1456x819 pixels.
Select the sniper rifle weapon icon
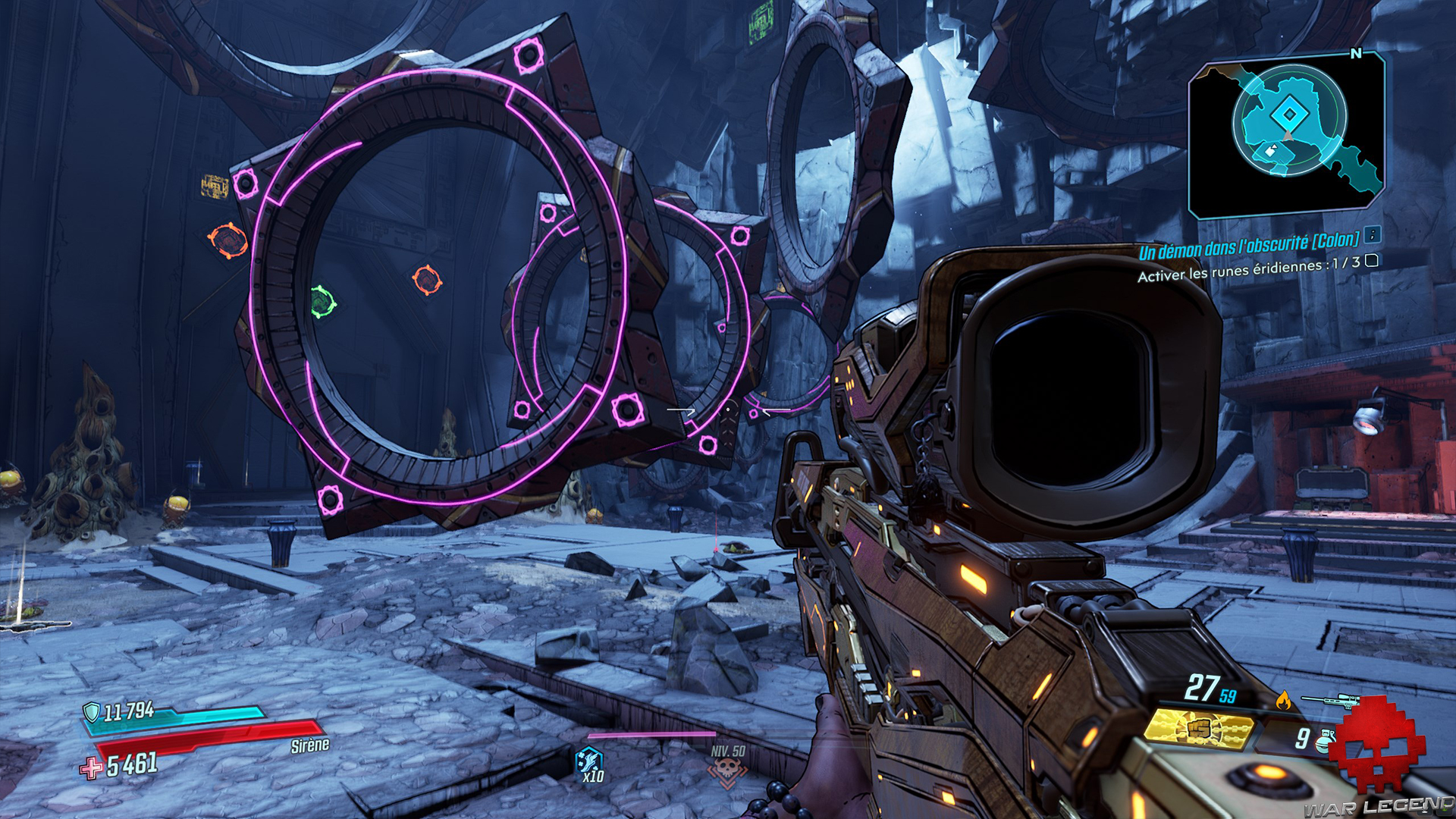pos(1331,699)
